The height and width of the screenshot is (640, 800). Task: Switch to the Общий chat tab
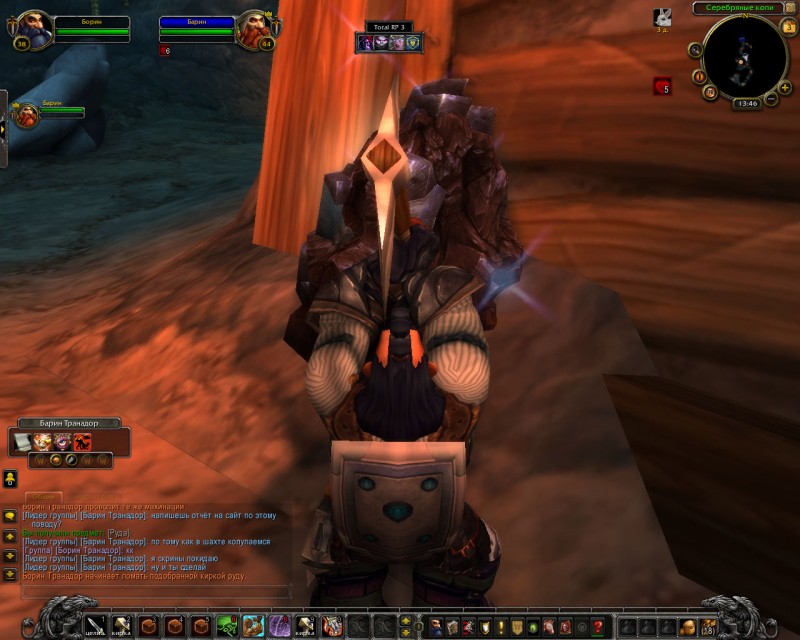tap(42, 497)
